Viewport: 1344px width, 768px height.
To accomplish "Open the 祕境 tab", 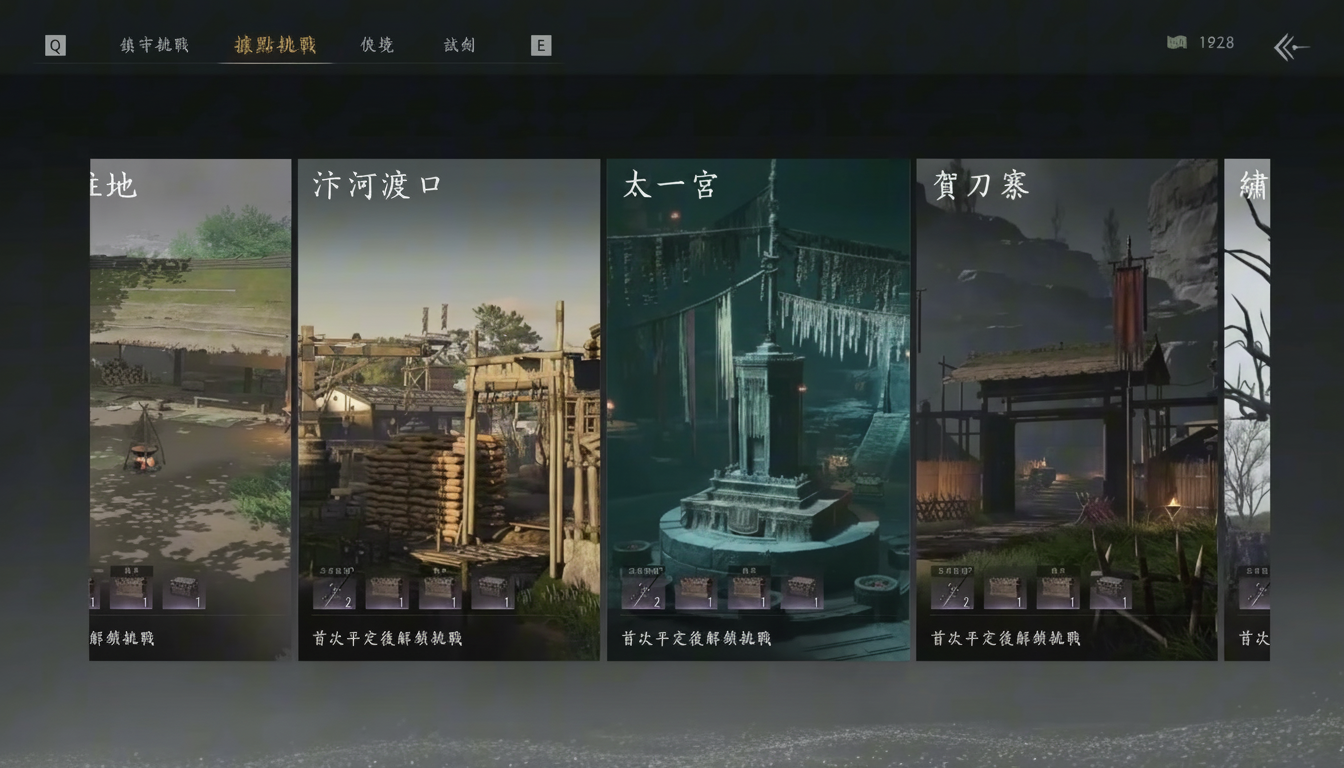I will pyautogui.click(x=376, y=45).
